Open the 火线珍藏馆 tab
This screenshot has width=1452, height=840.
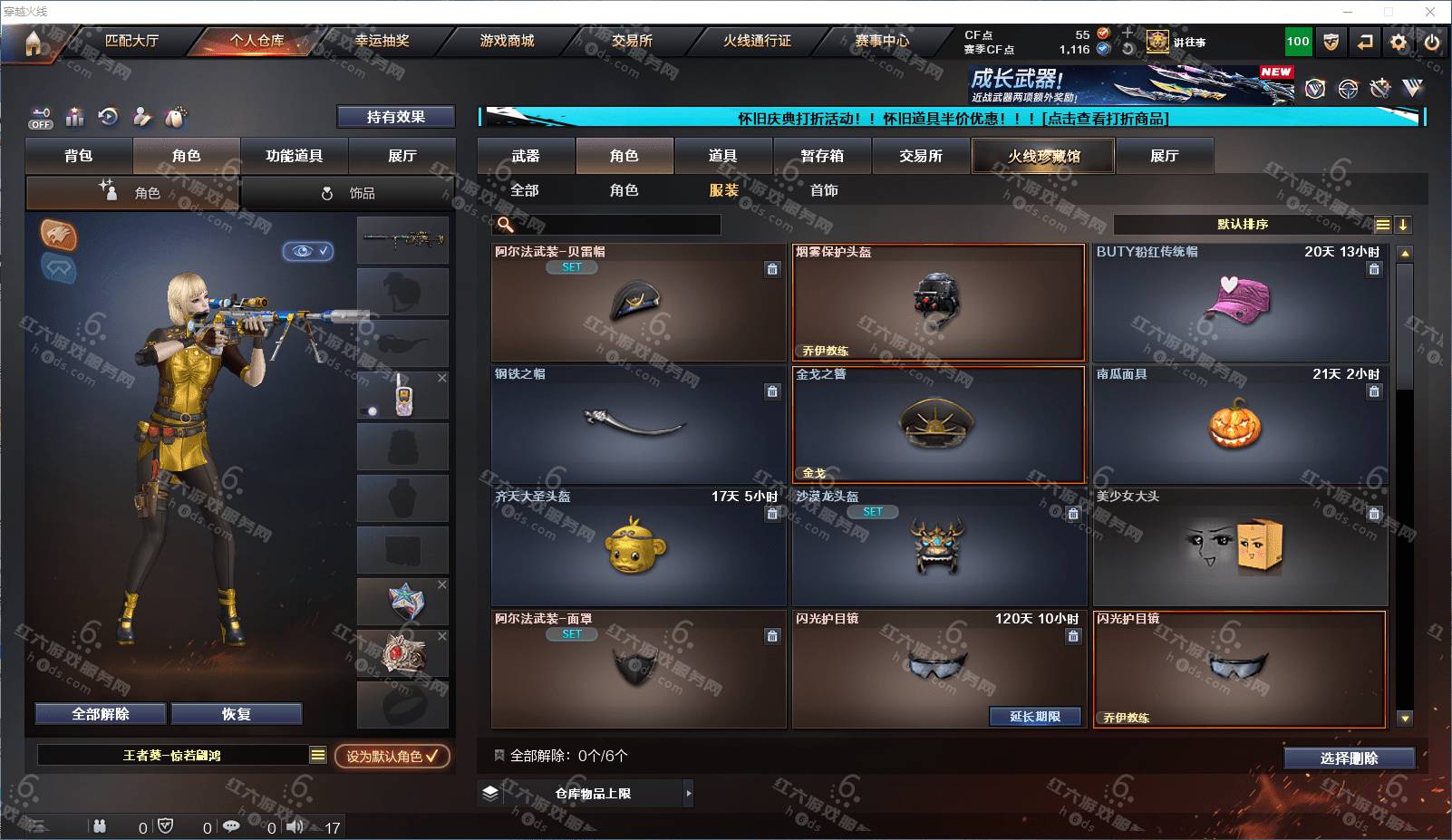[1043, 156]
